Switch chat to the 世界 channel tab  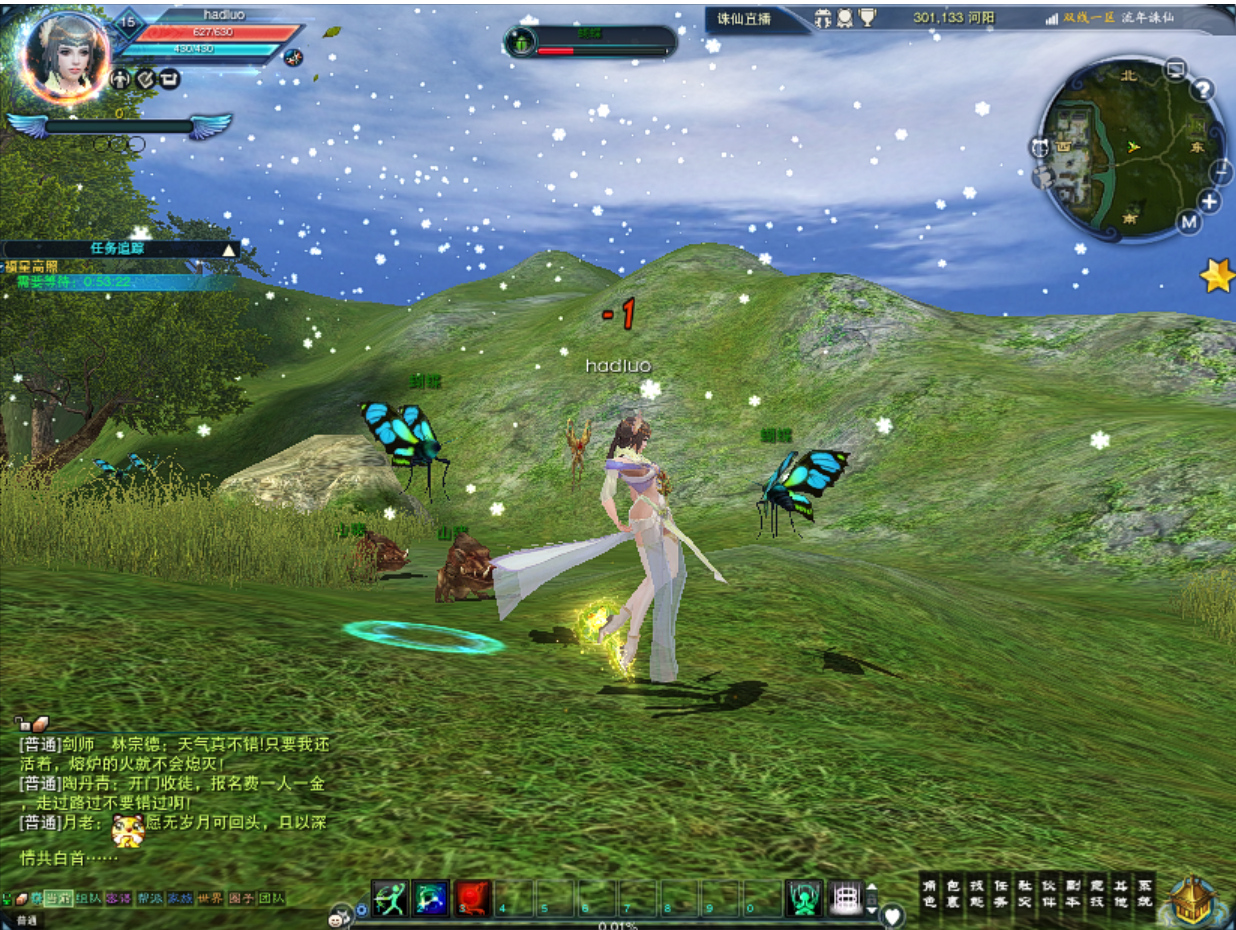[x=210, y=898]
